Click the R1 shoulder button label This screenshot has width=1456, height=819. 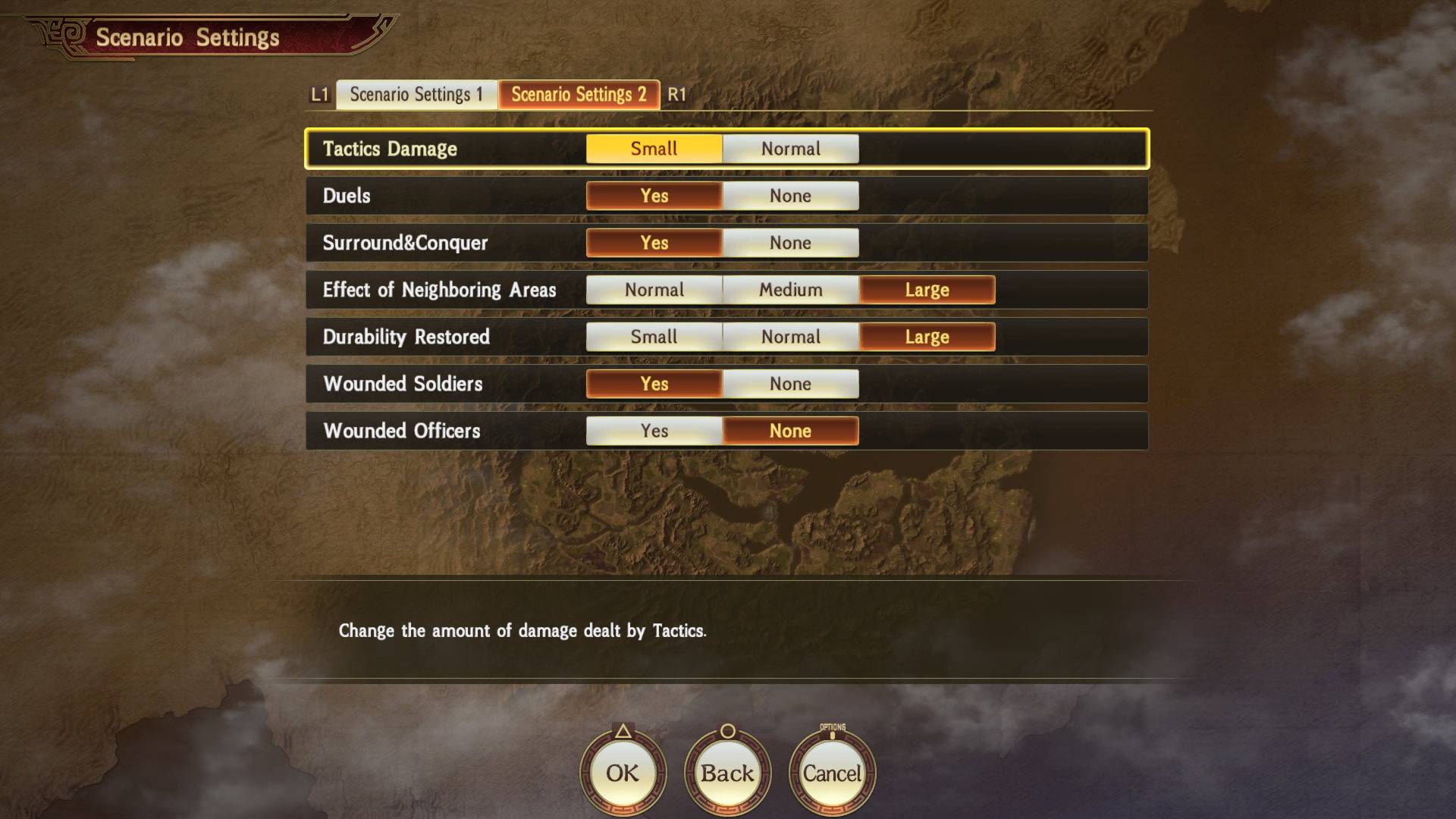pos(679,96)
